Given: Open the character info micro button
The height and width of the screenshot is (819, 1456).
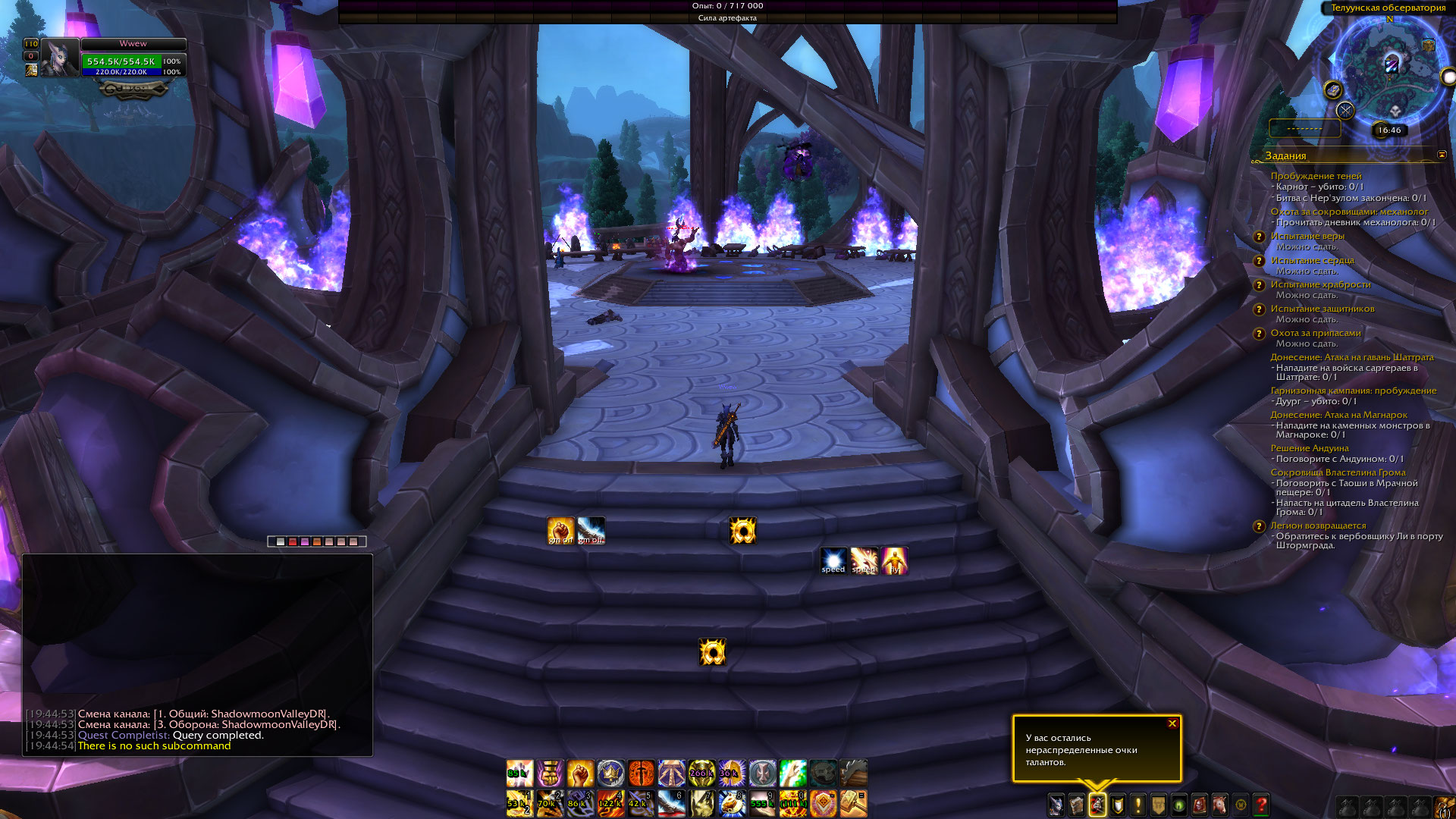Looking at the screenshot, I should [1056, 805].
